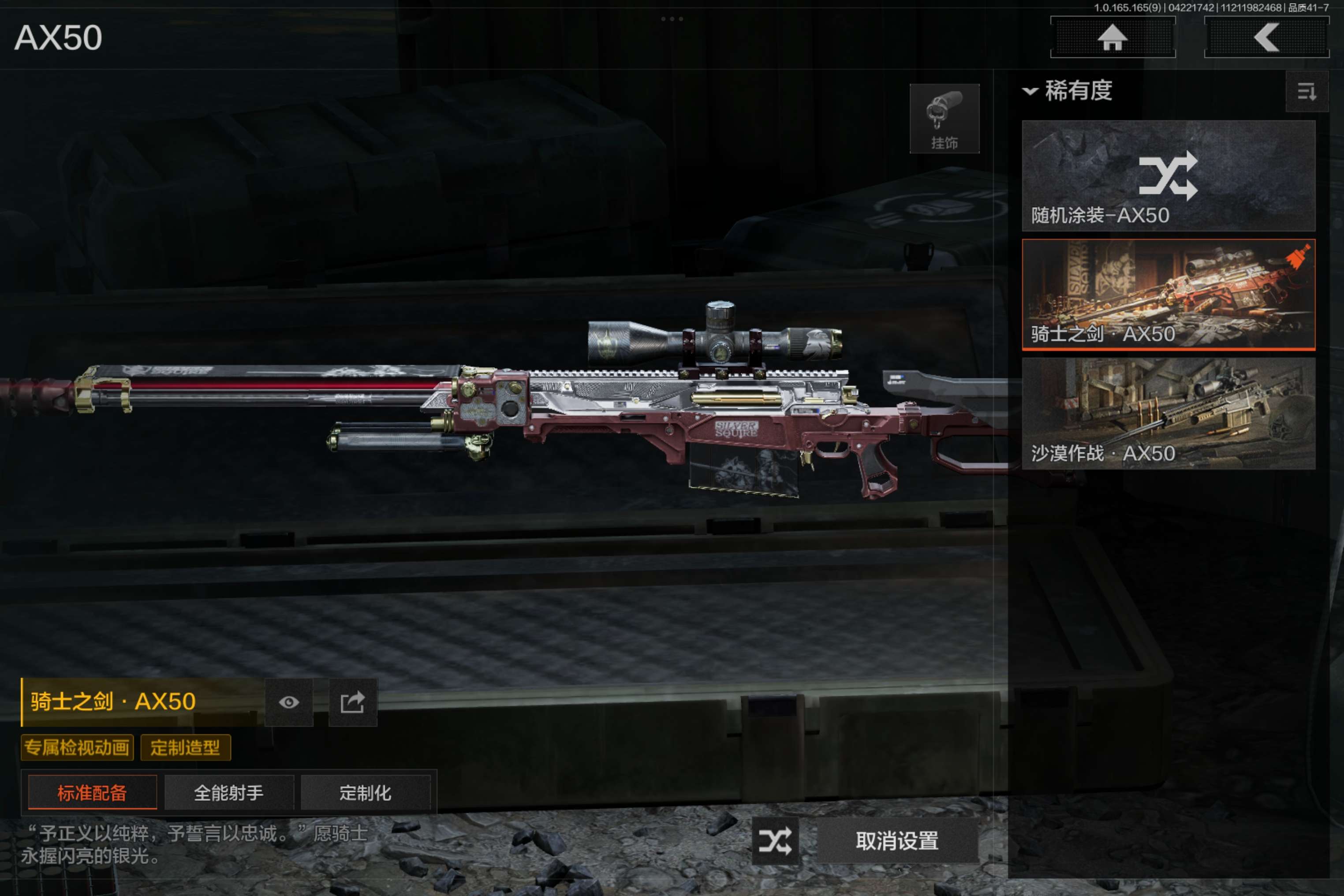Screen dimensions: 1344x896
Task: Go back with the arrow button
Action: point(1266,38)
